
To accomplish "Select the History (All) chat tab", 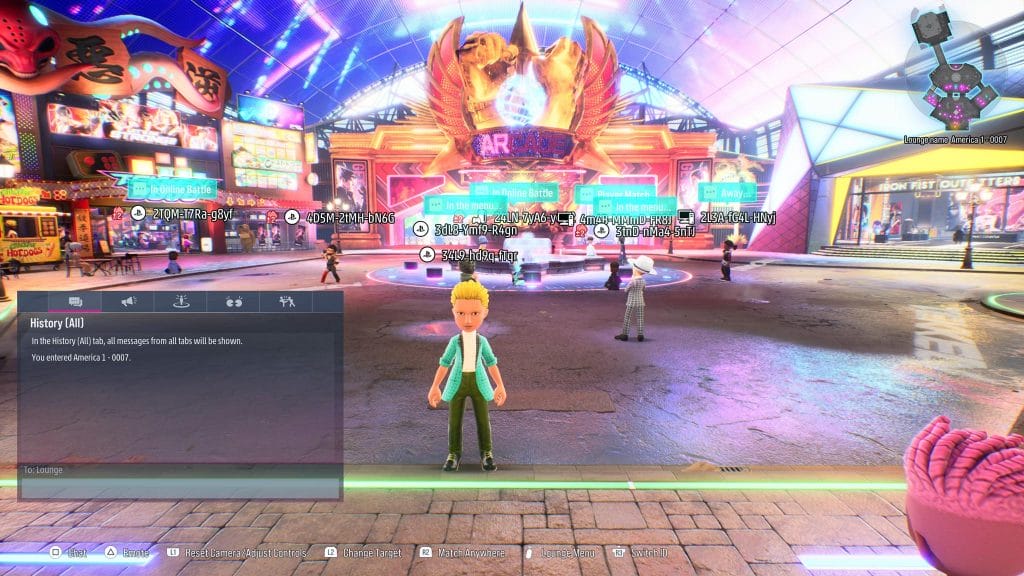I will click(75, 301).
